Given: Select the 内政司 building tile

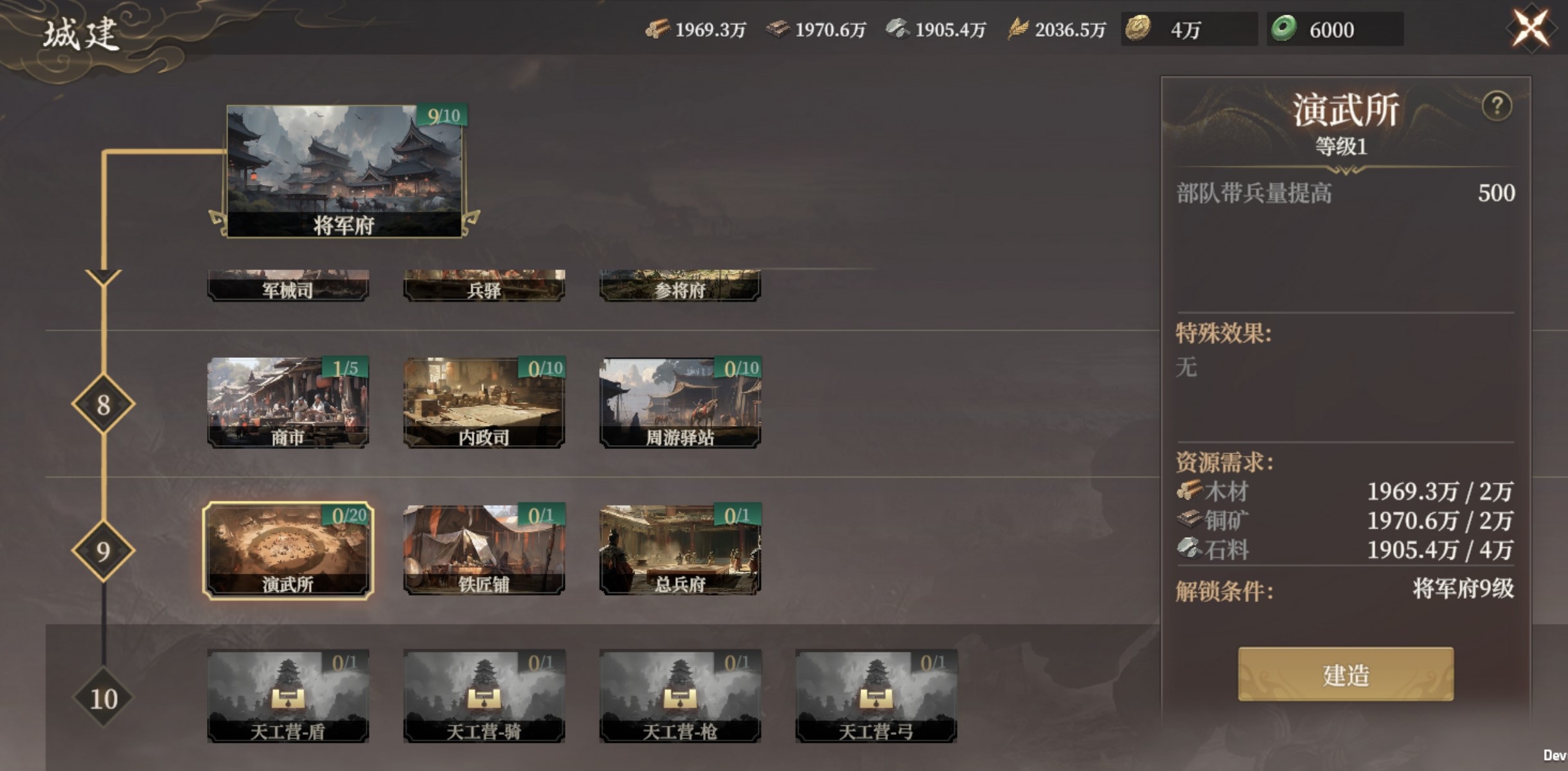Looking at the screenshot, I should tap(484, 403).
